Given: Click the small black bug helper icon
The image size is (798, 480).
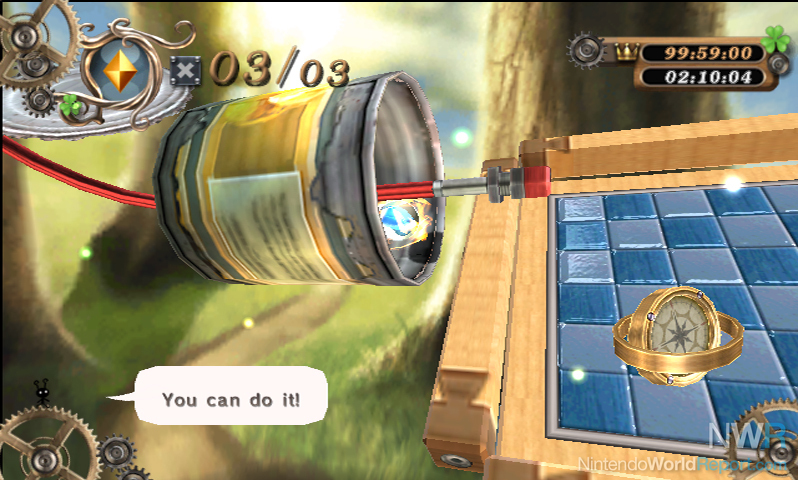Looking at the screenshot, I should (42, 394).
